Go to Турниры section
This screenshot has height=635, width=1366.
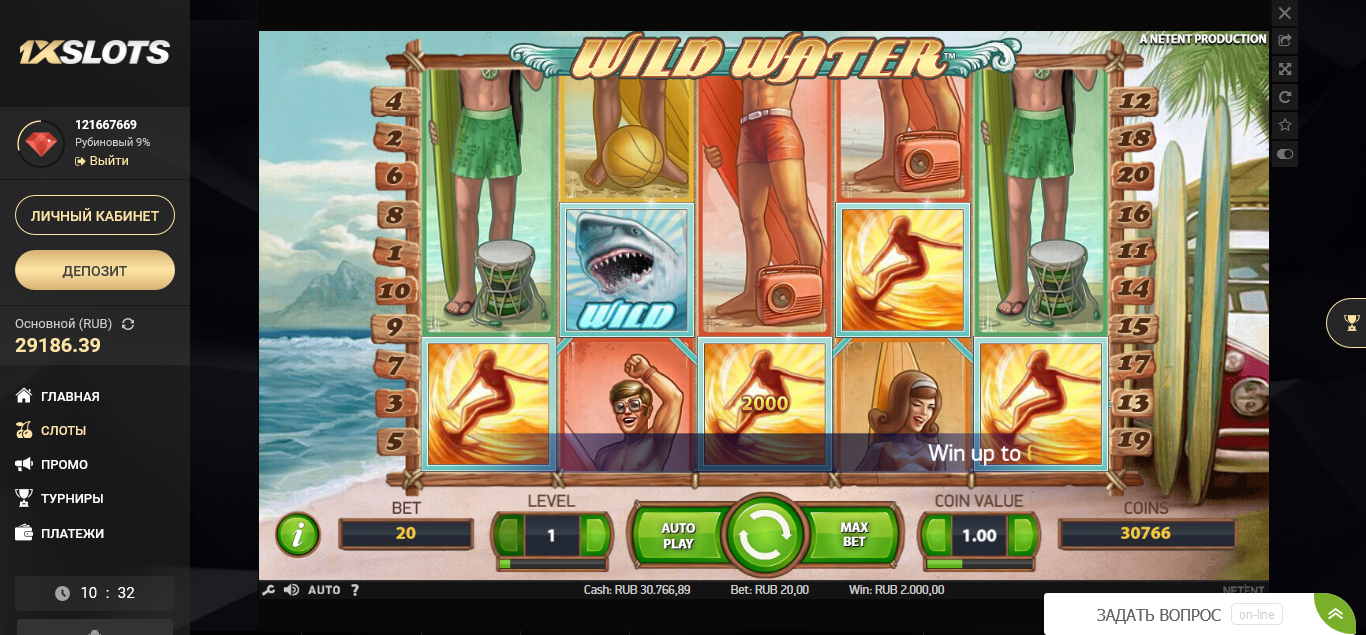72,498
